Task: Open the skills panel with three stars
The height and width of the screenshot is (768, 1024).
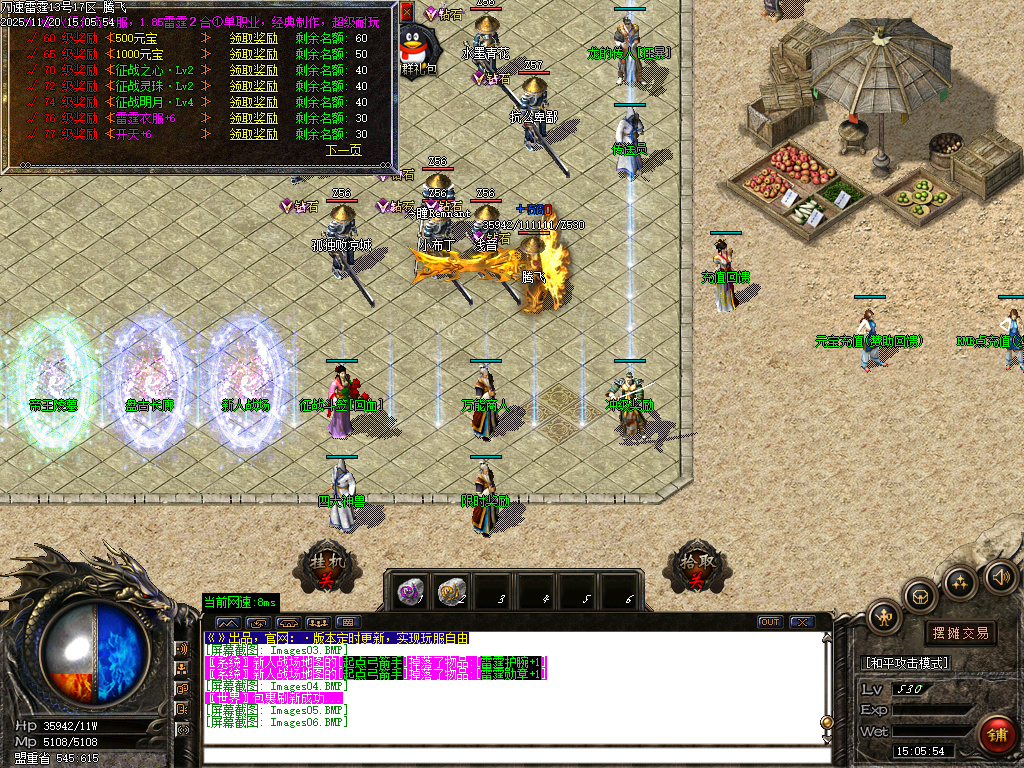Action: 960,582
